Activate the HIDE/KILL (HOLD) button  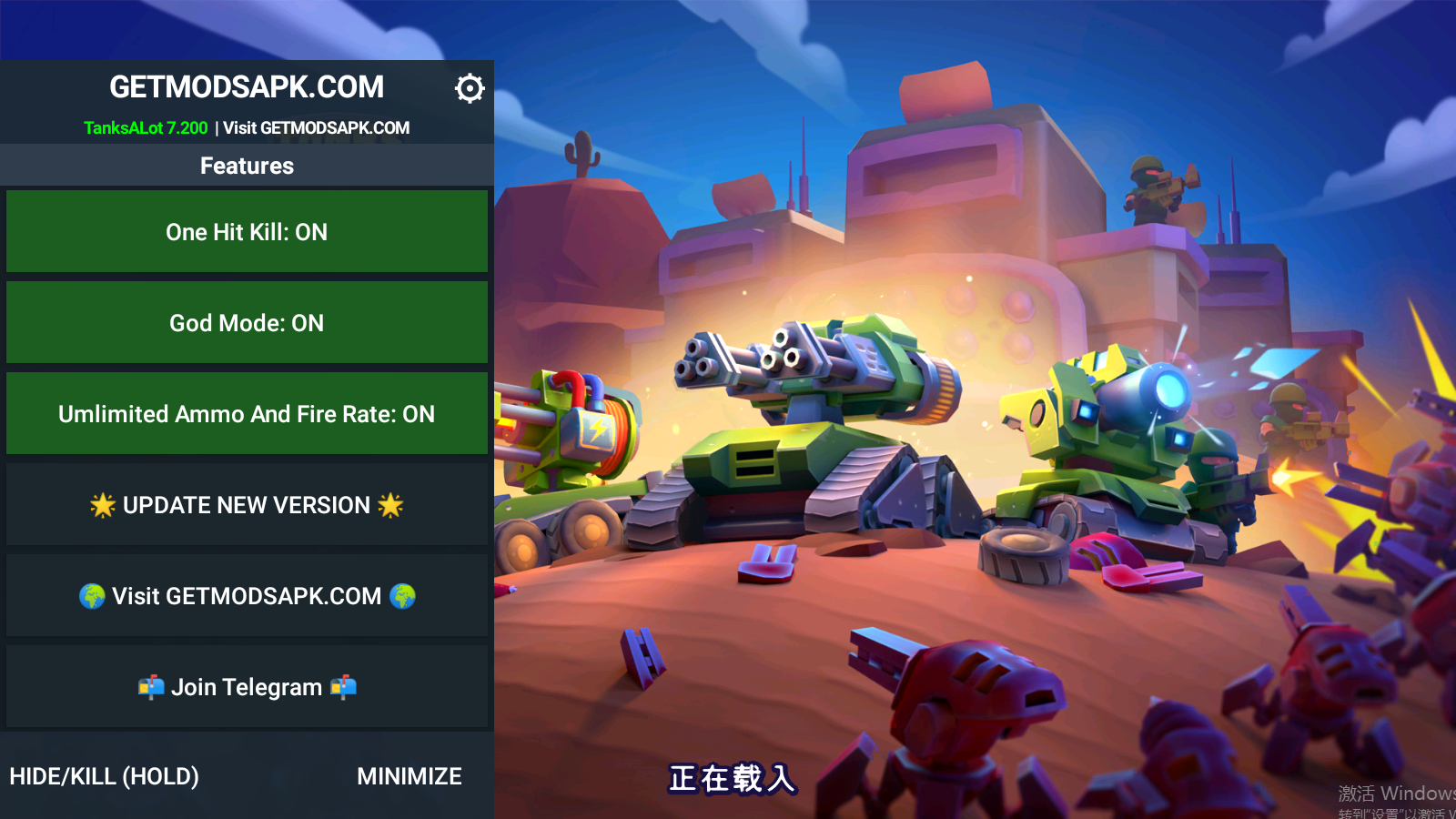105,776
